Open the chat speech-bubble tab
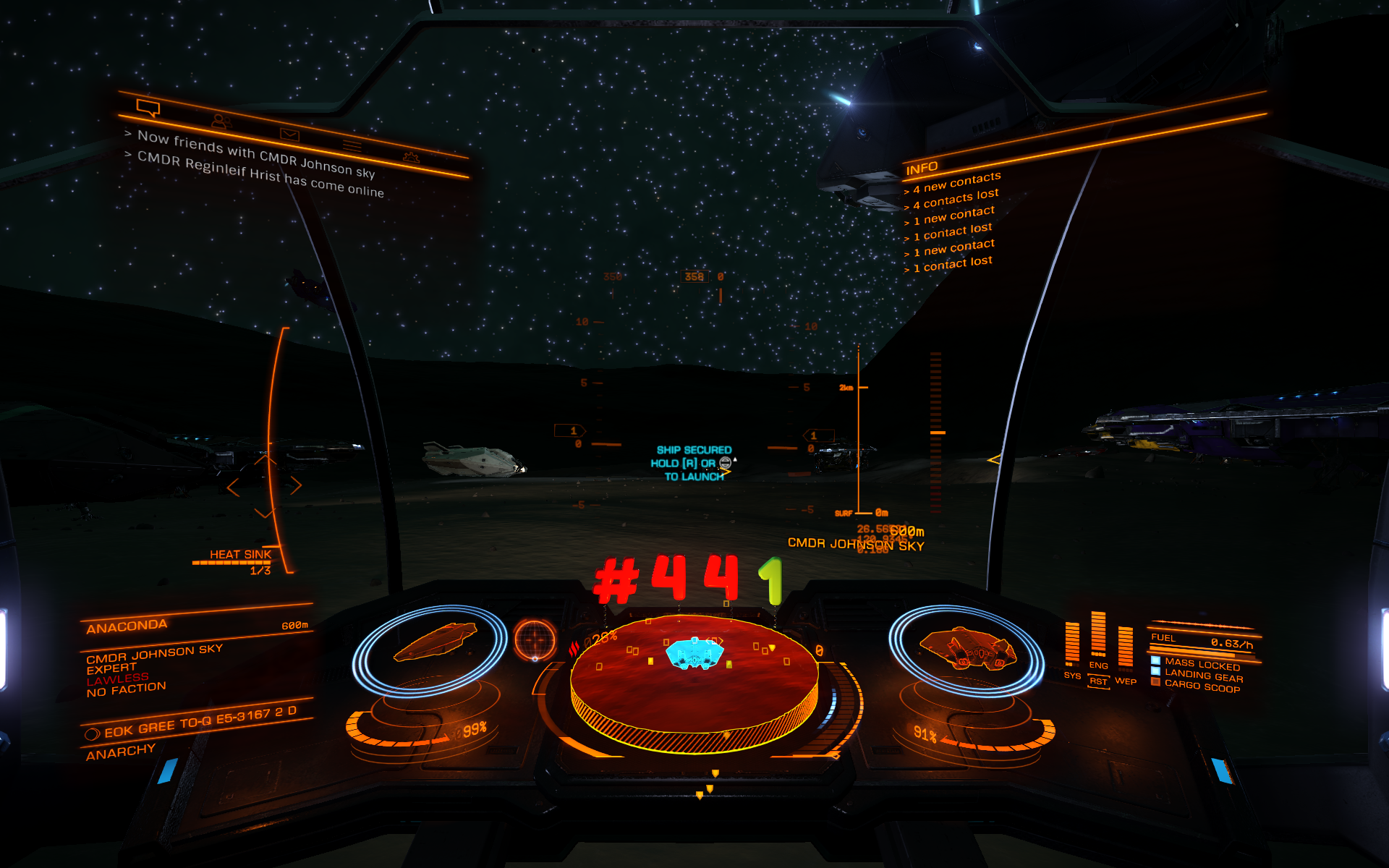Screen dimensions: 1389x868 click(x=148, y=109)
